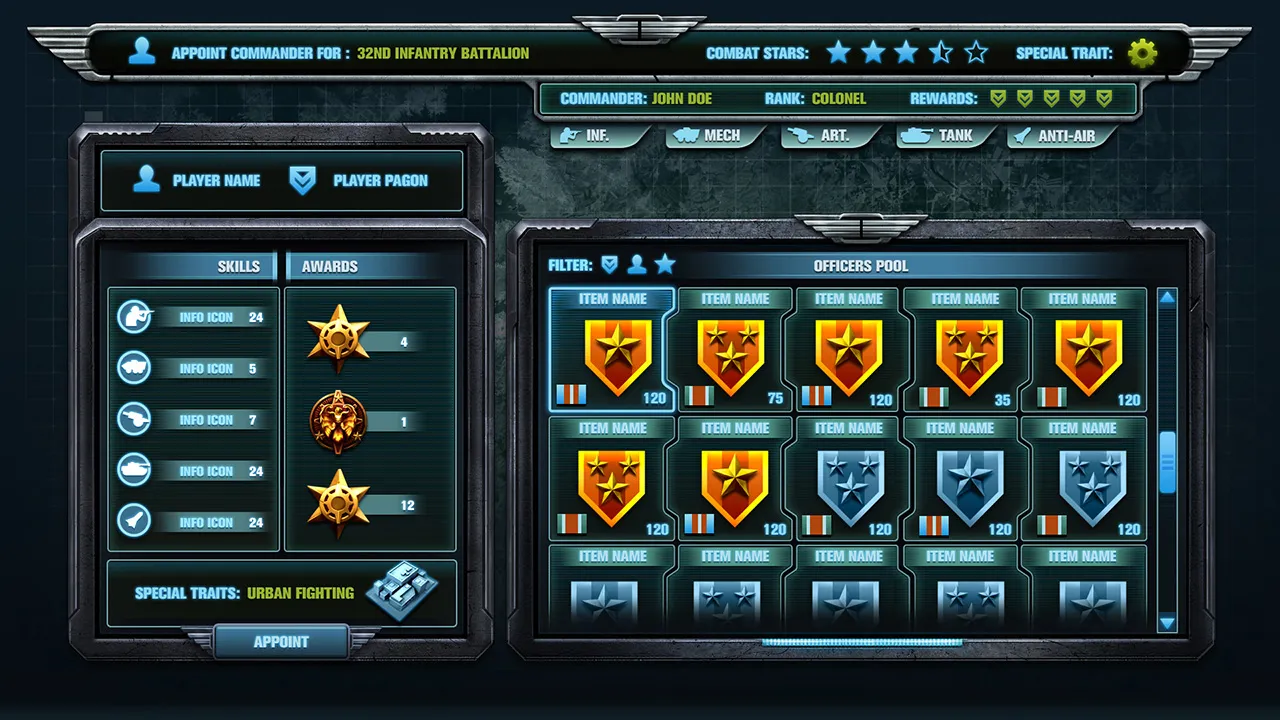1280x720 pixels.
Task: Select the ANTI-AIR tab
Action: tap(1060, 135)
